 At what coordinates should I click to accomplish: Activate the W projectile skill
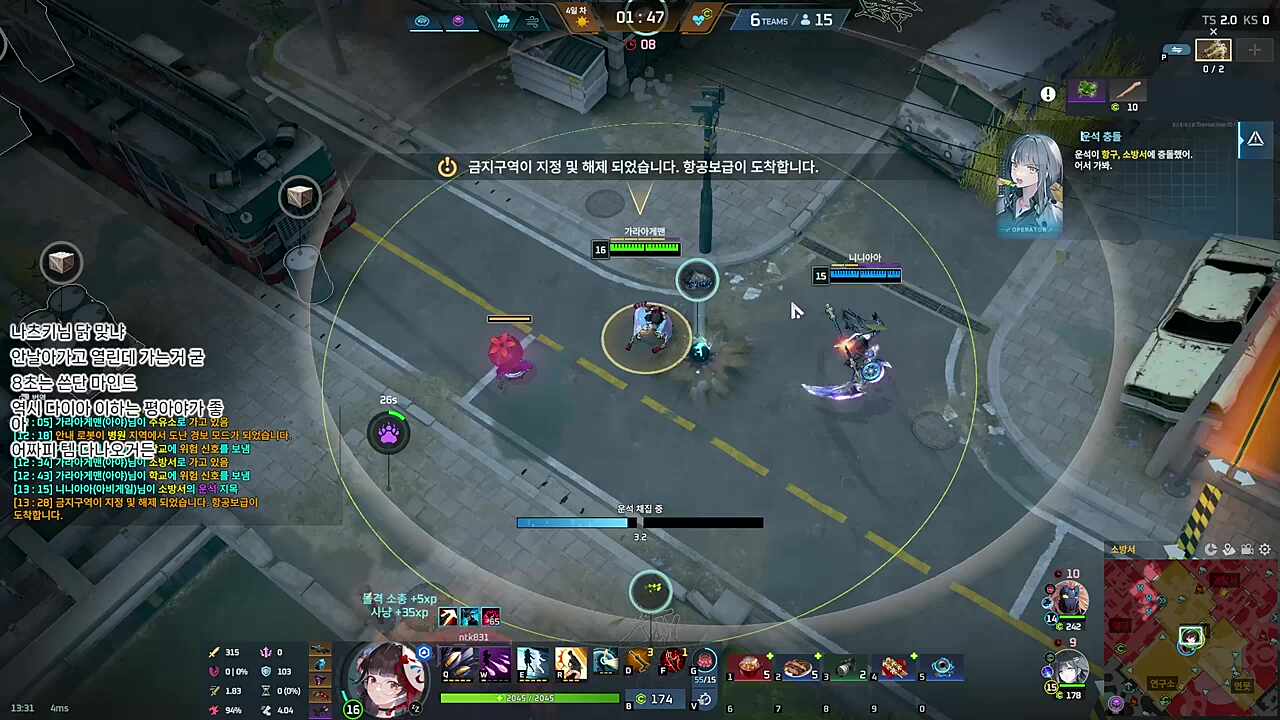click(495, 661)
